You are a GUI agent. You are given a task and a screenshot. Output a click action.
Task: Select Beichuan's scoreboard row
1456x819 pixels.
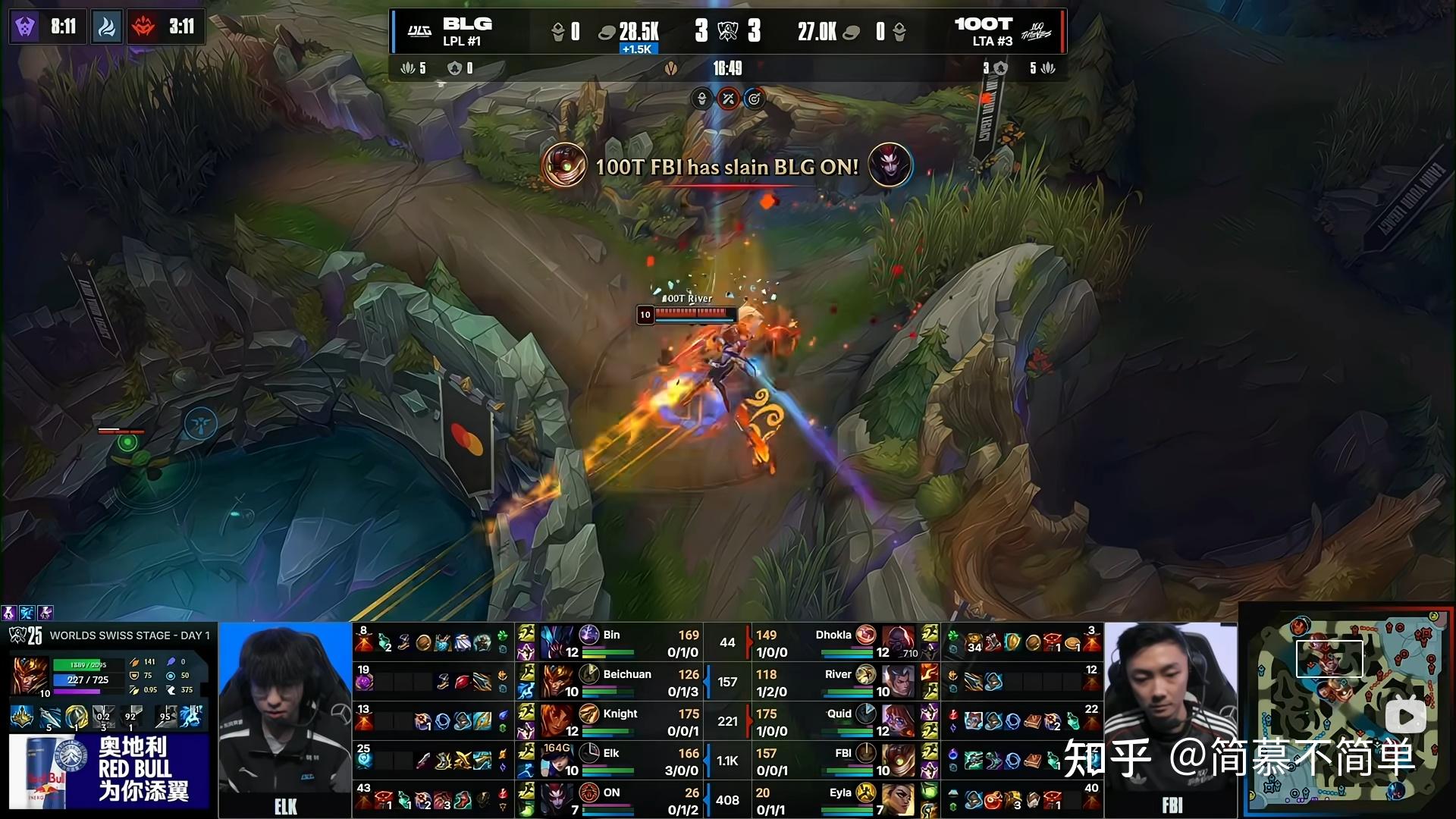point(611,682)
